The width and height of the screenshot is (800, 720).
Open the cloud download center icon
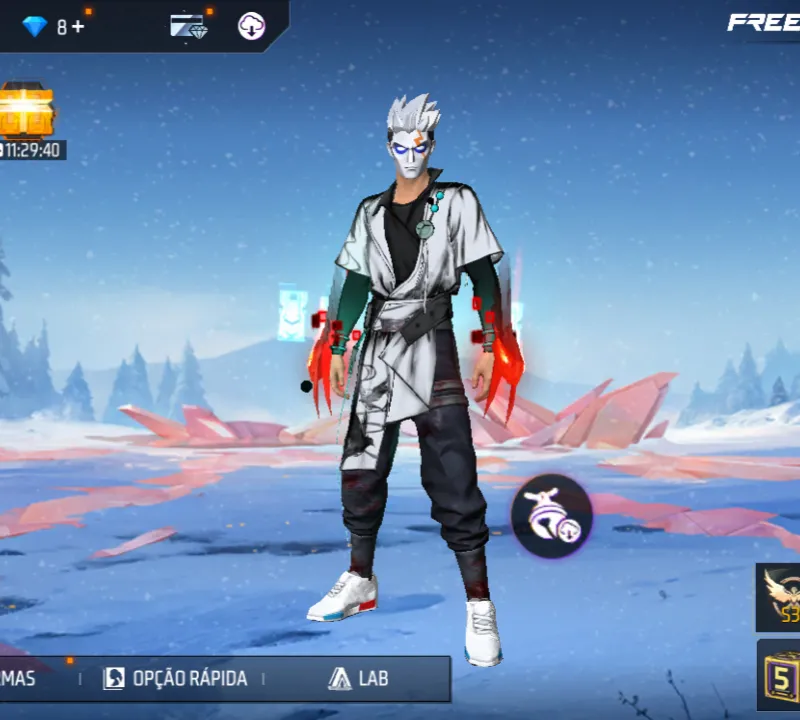click(x=251, y=27)
